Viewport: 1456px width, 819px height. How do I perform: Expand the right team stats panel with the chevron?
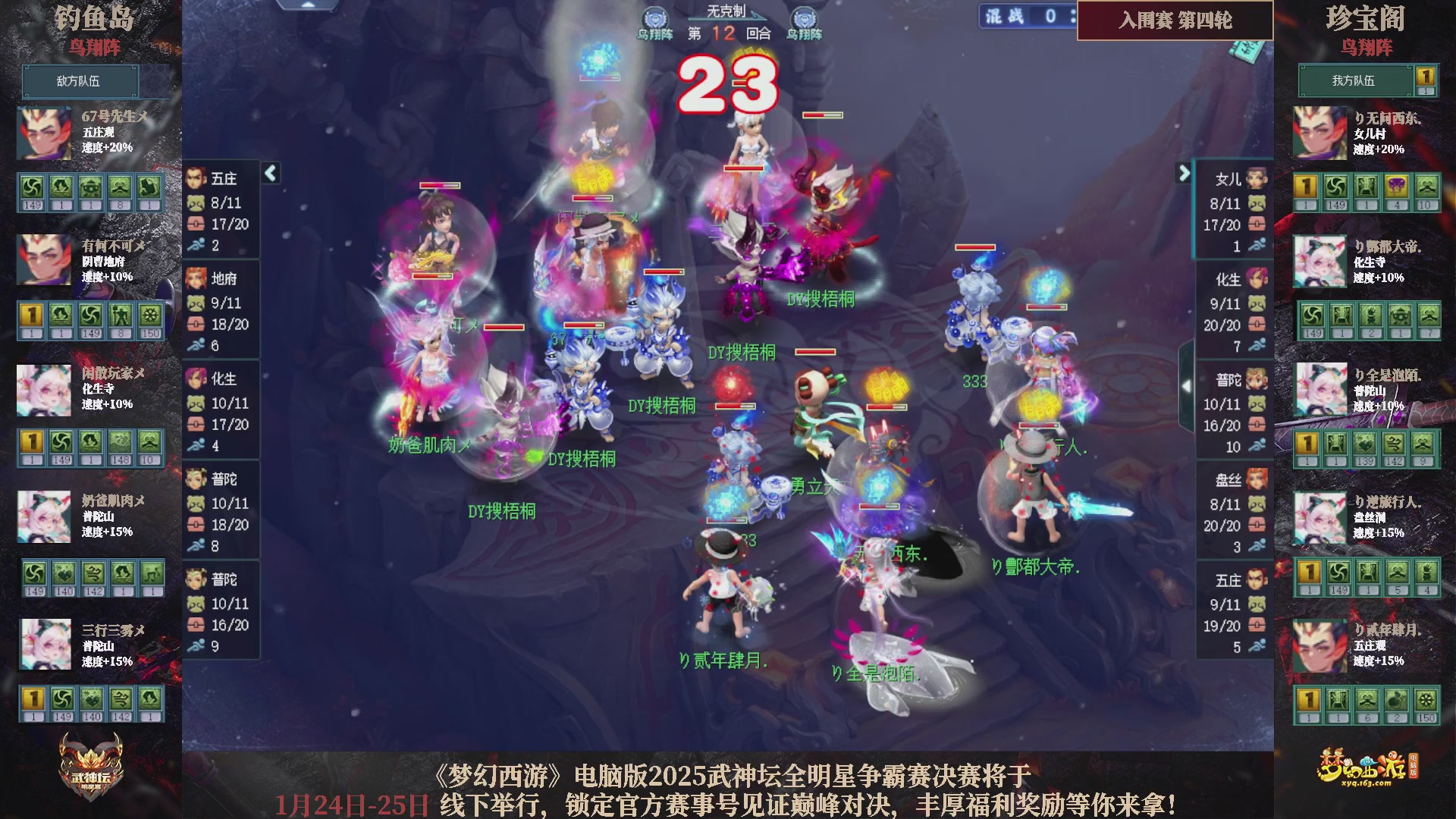tap(1183, 173)
